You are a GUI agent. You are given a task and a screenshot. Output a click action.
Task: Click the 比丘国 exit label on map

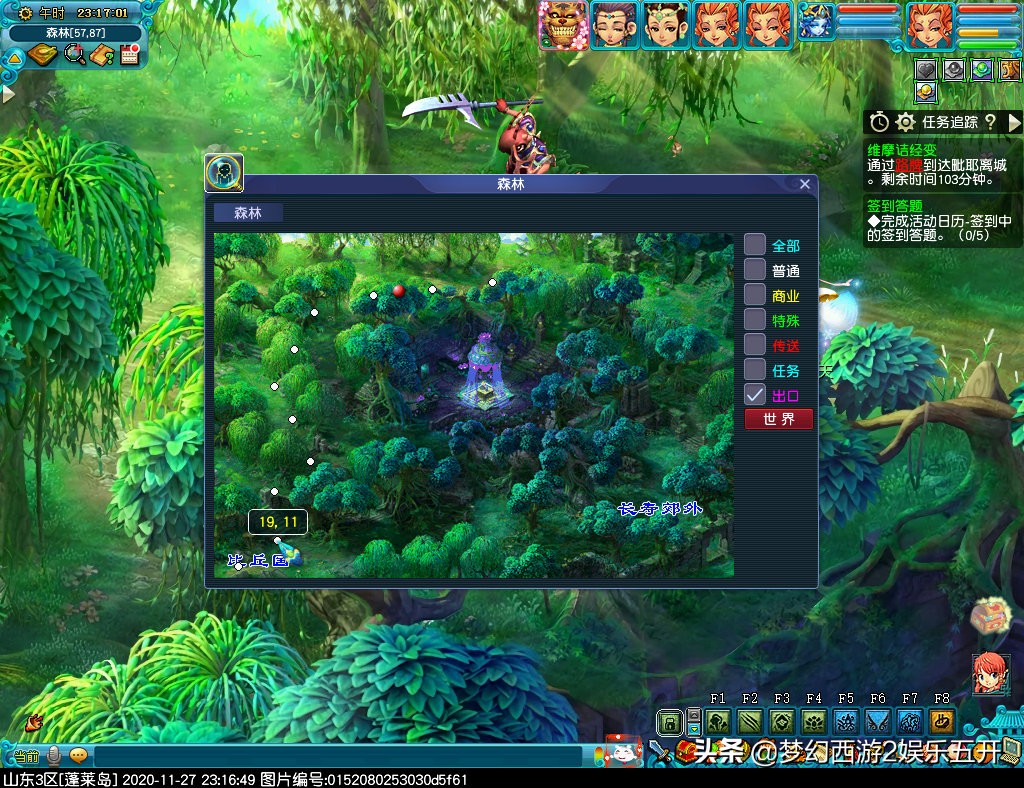[x=259, y=561]
